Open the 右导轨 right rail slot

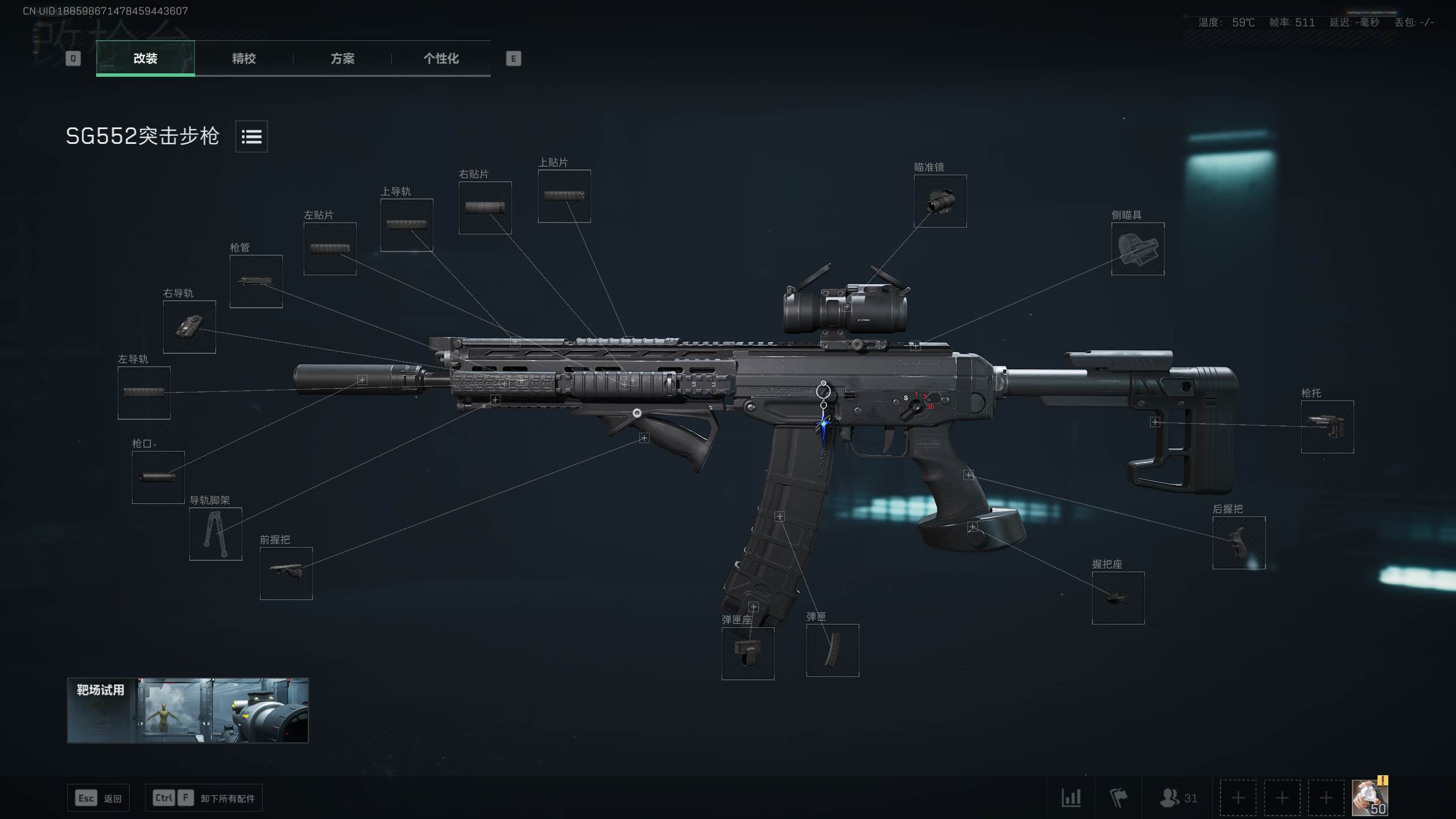coord(189,326)
